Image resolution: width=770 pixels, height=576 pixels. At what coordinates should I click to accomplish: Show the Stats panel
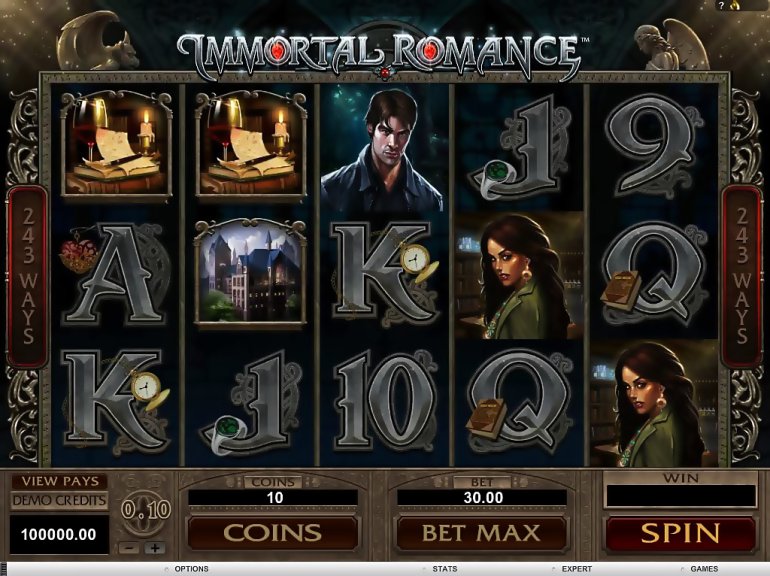(x=445, y=569)
